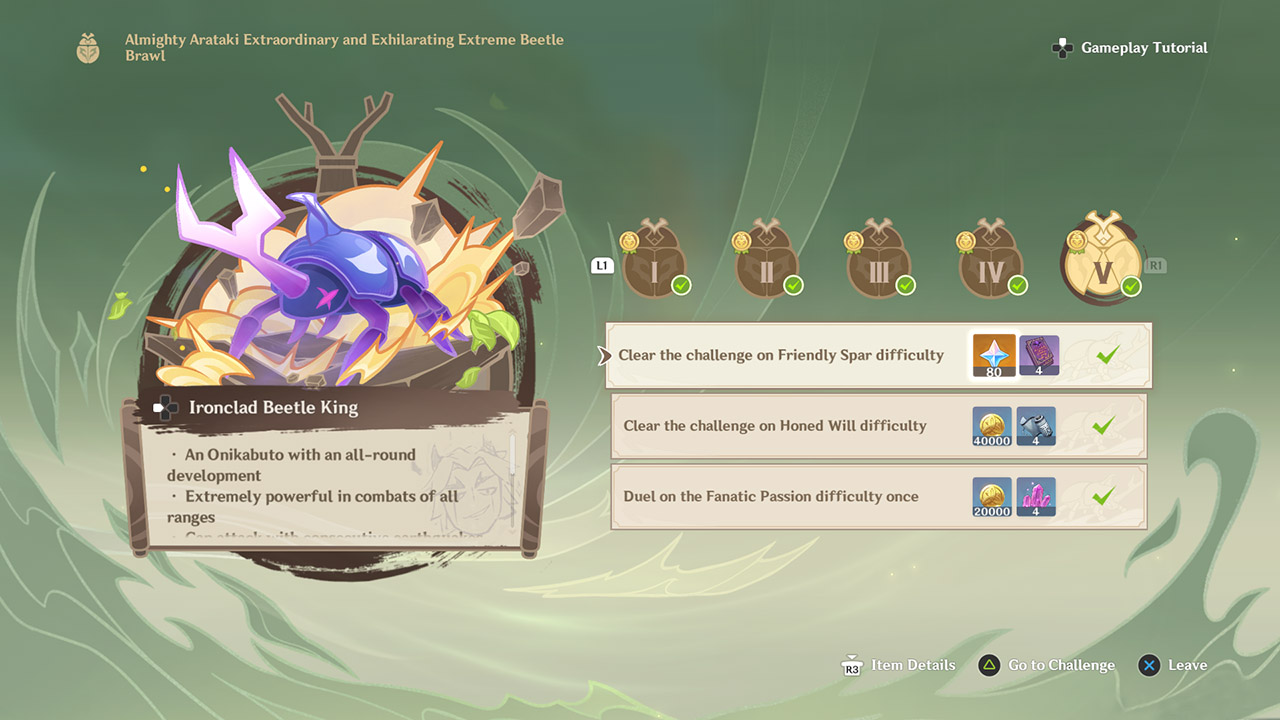Inspect the Primogem reward icon
The width and height of the screenshot is (1280, 720).
(994, 356)
